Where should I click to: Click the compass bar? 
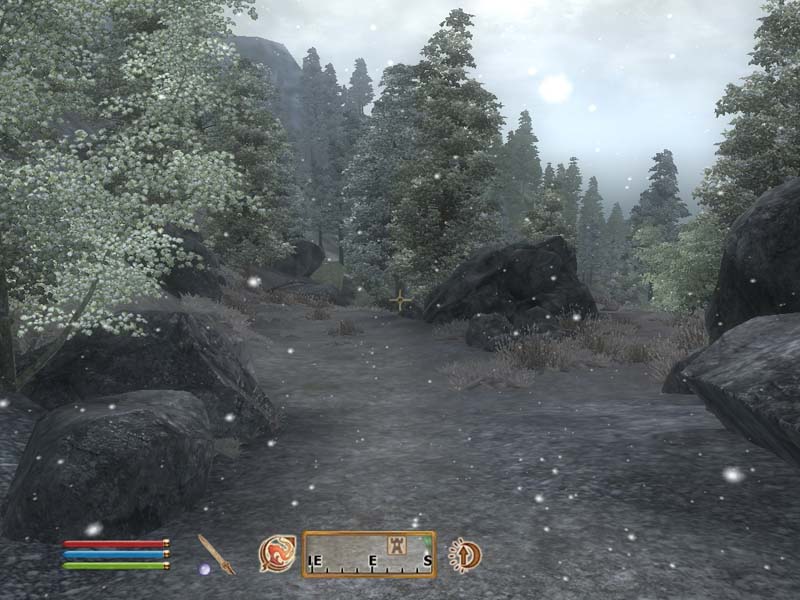point(369,555)
